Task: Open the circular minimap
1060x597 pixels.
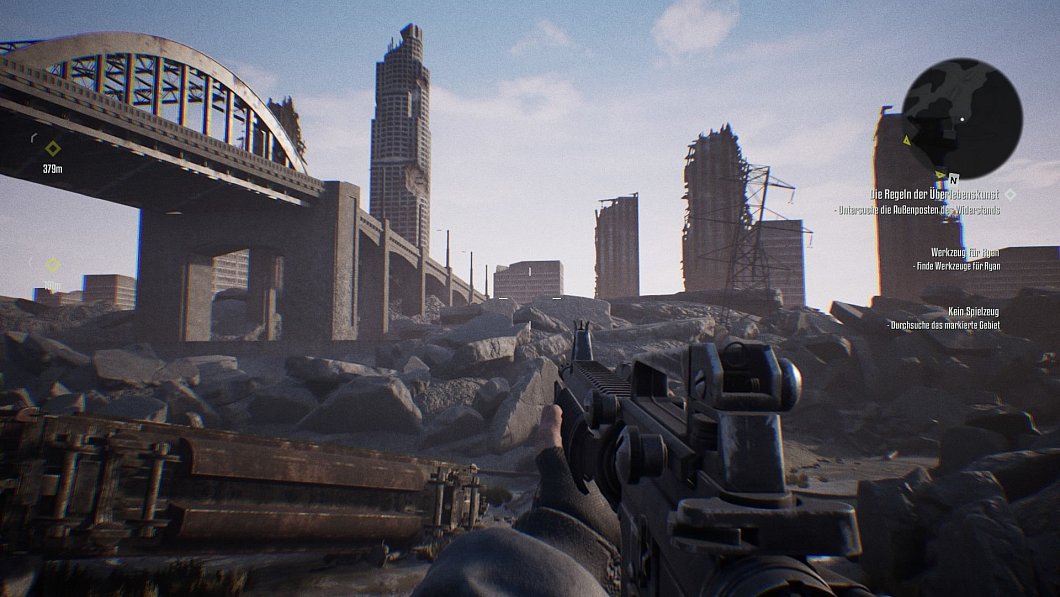Action: pyautogui.click(x=961, y=118)
